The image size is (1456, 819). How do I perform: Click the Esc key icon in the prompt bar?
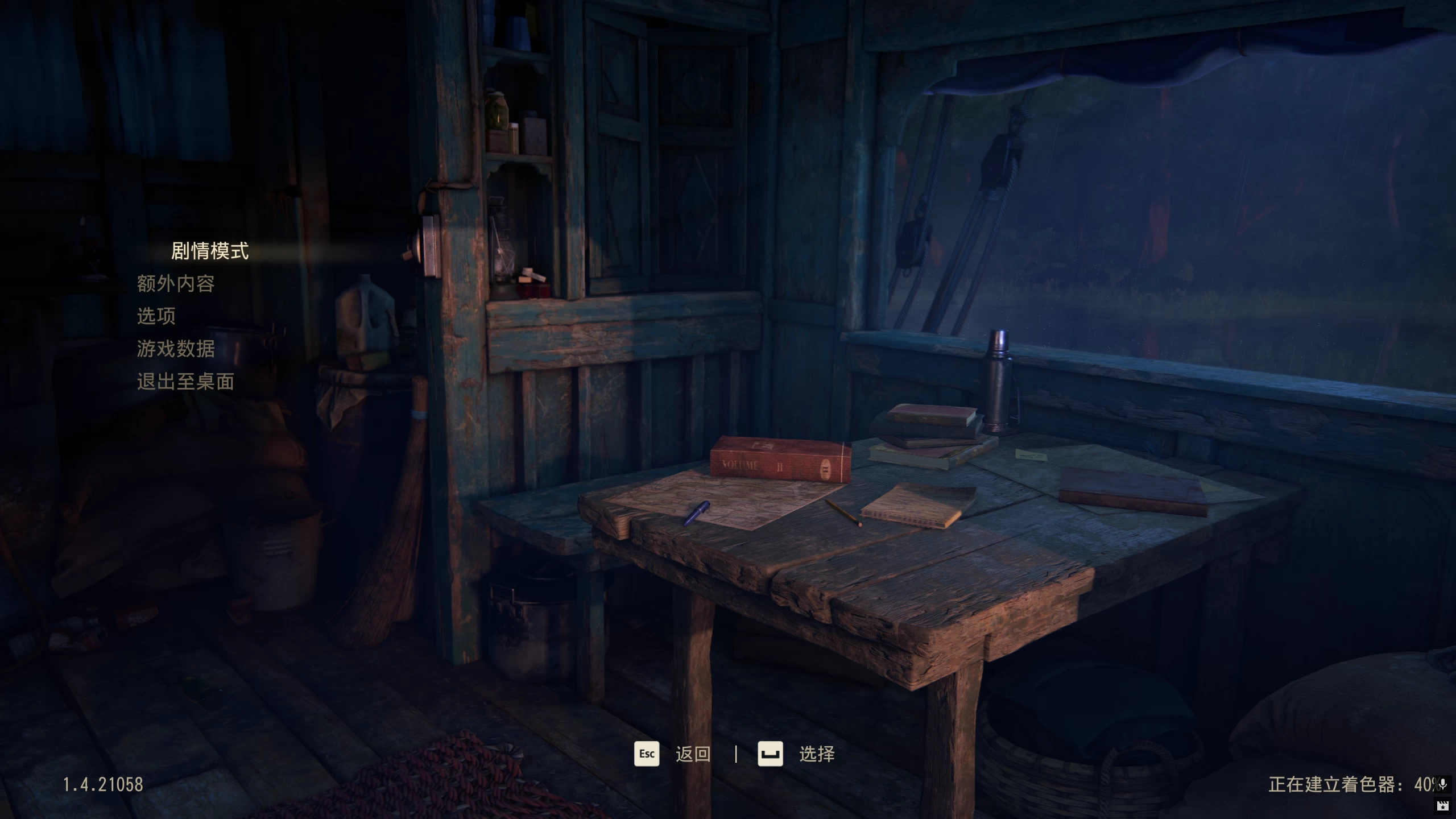coord(647,753)
